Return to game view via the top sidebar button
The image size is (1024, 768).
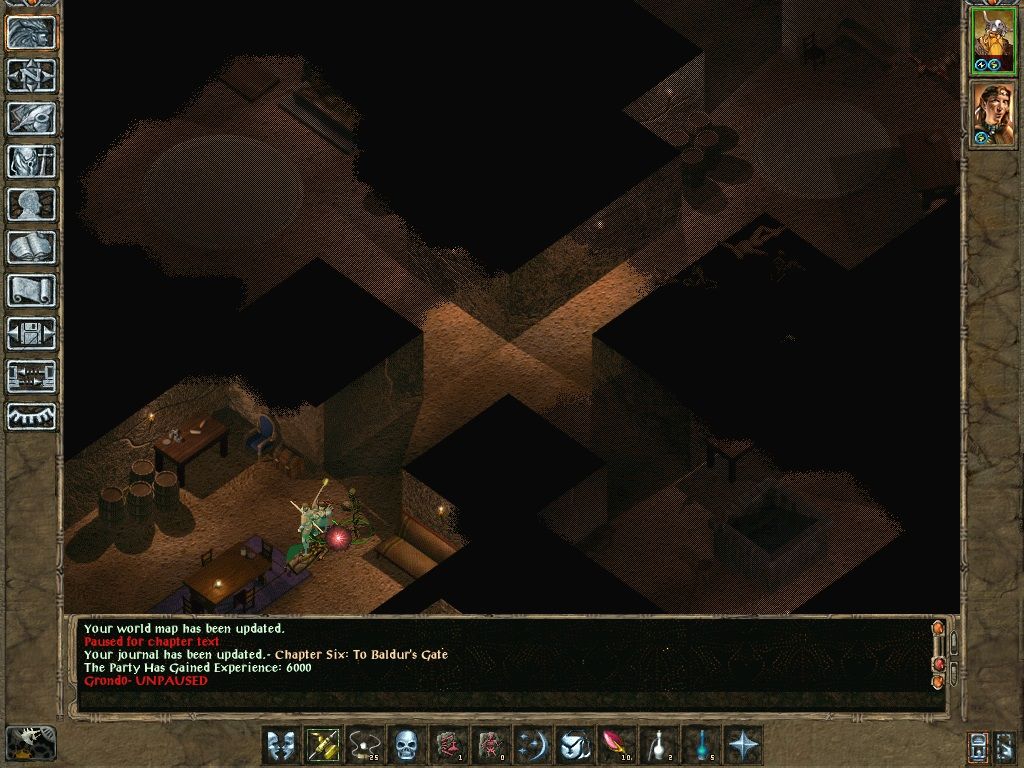32,33
